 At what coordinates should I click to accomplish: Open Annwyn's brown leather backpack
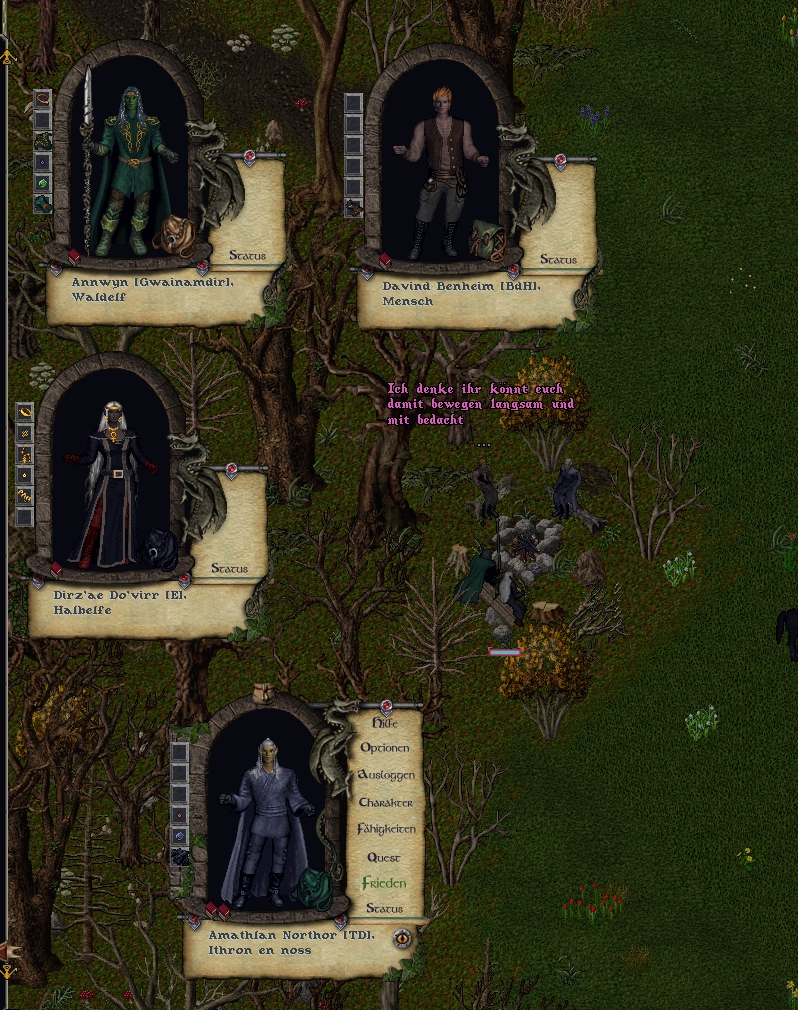[x=176, y=235]
